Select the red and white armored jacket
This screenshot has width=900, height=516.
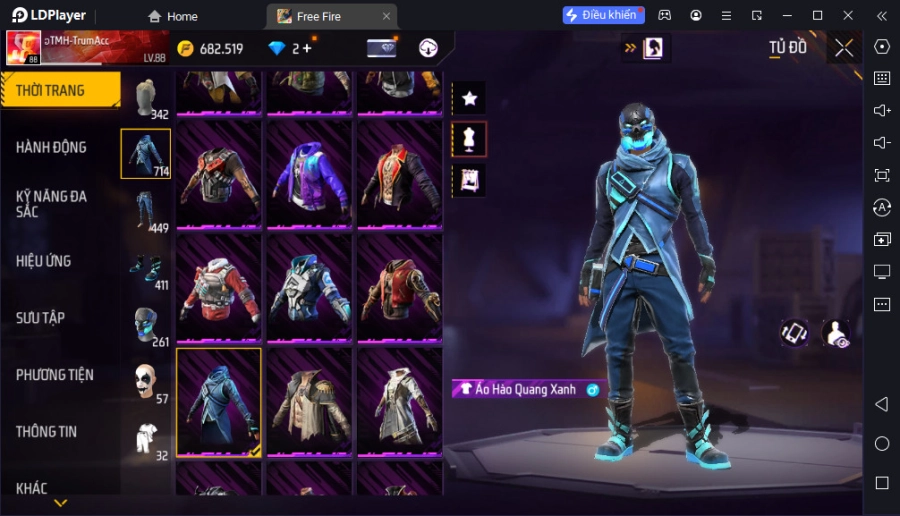pos(219,288)
